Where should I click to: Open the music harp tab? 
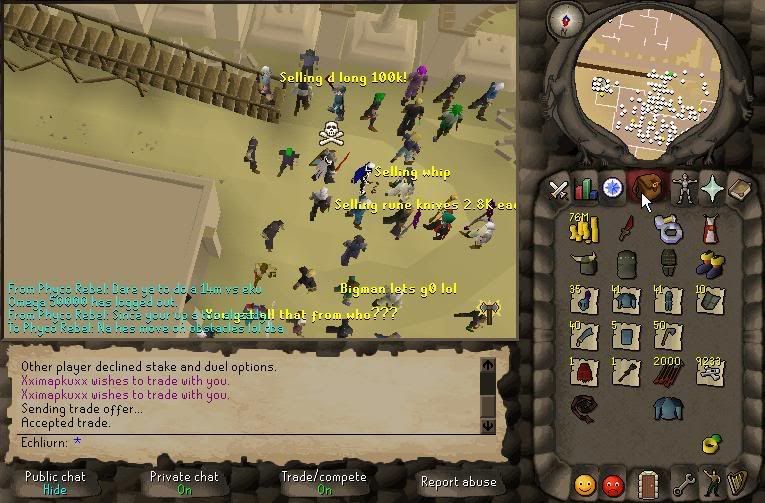[x=738, y=484]
